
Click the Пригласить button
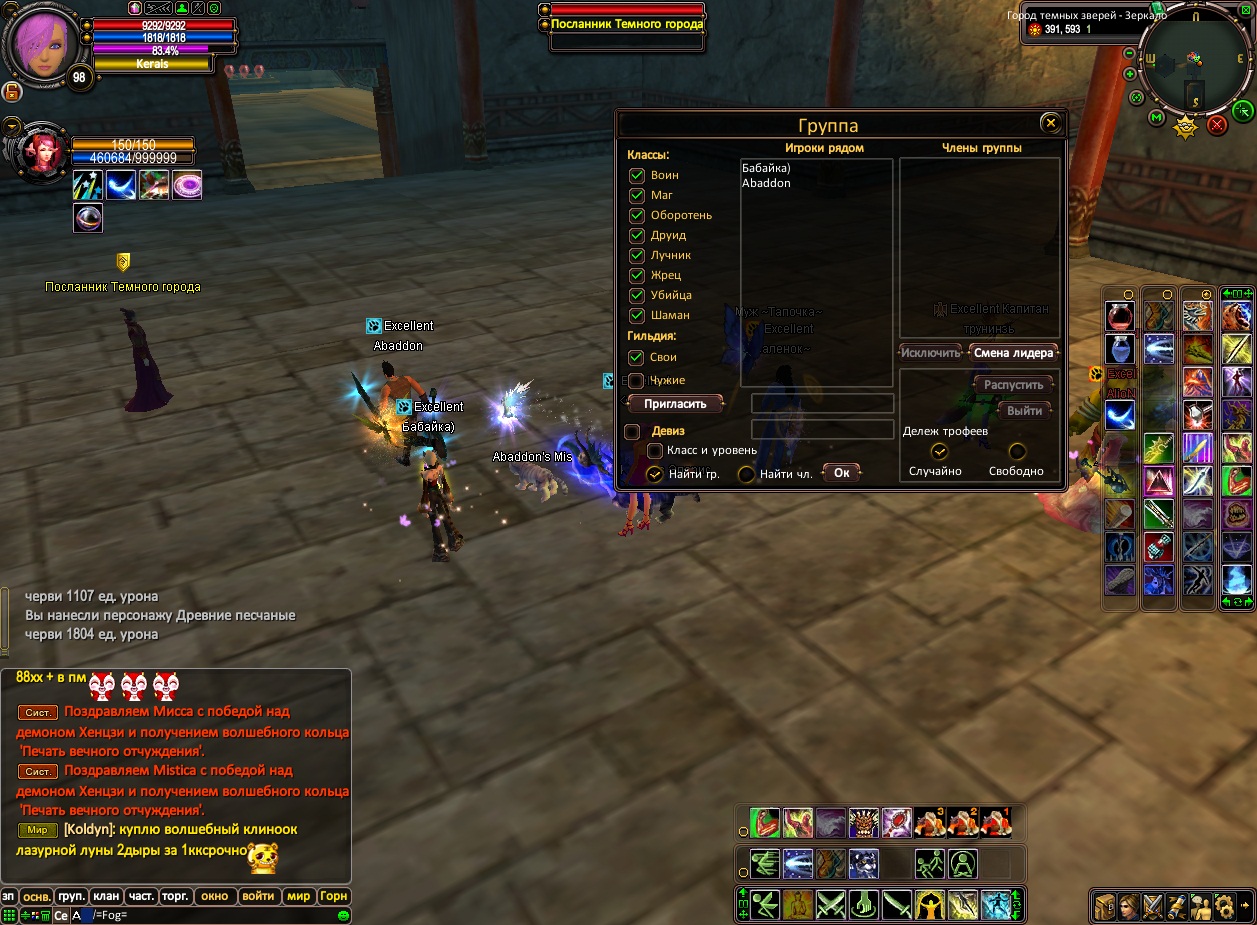675,404
